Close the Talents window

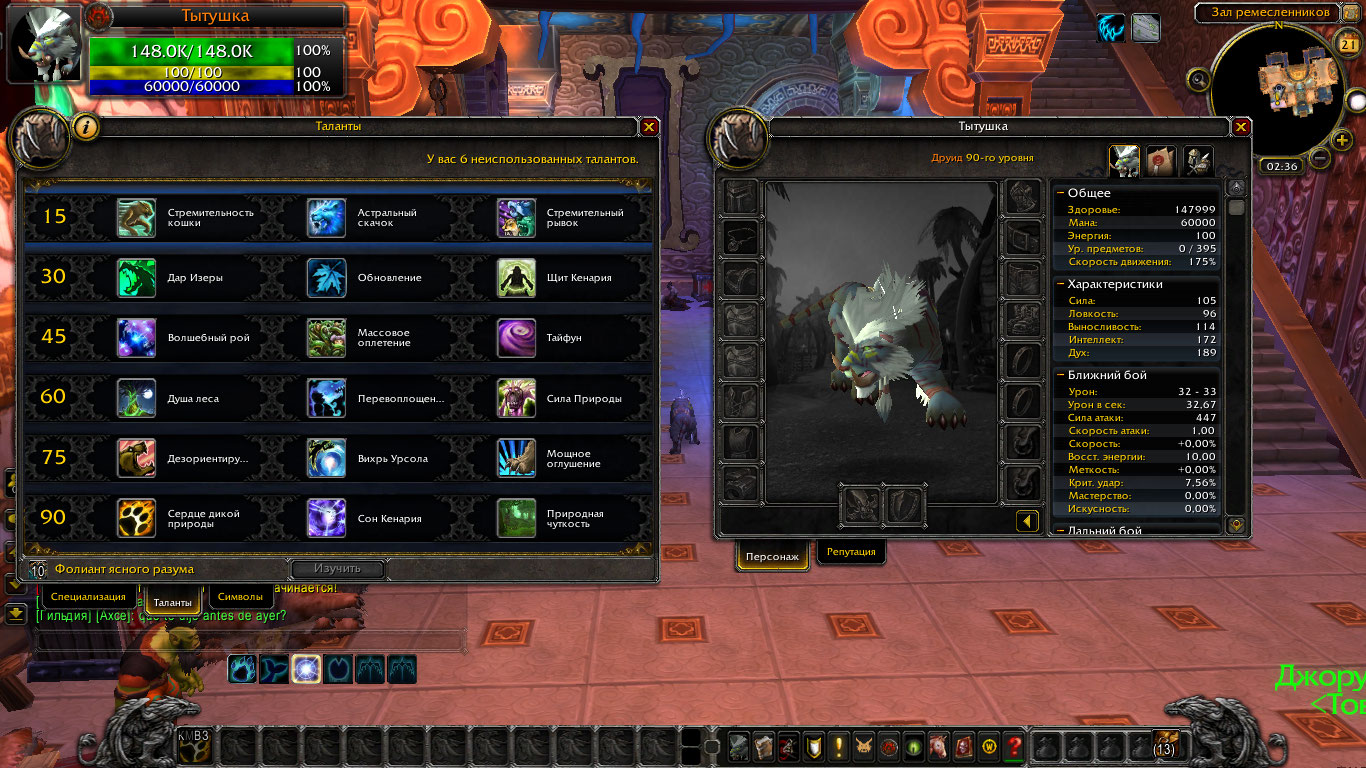tap(649, 127)
